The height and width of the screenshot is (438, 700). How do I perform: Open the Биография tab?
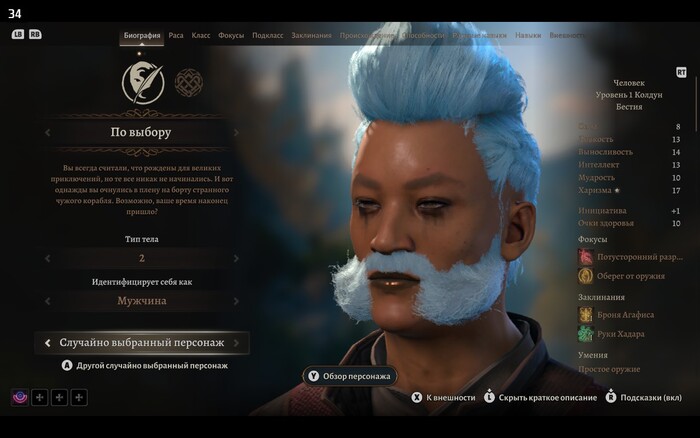tap(142, 35)
